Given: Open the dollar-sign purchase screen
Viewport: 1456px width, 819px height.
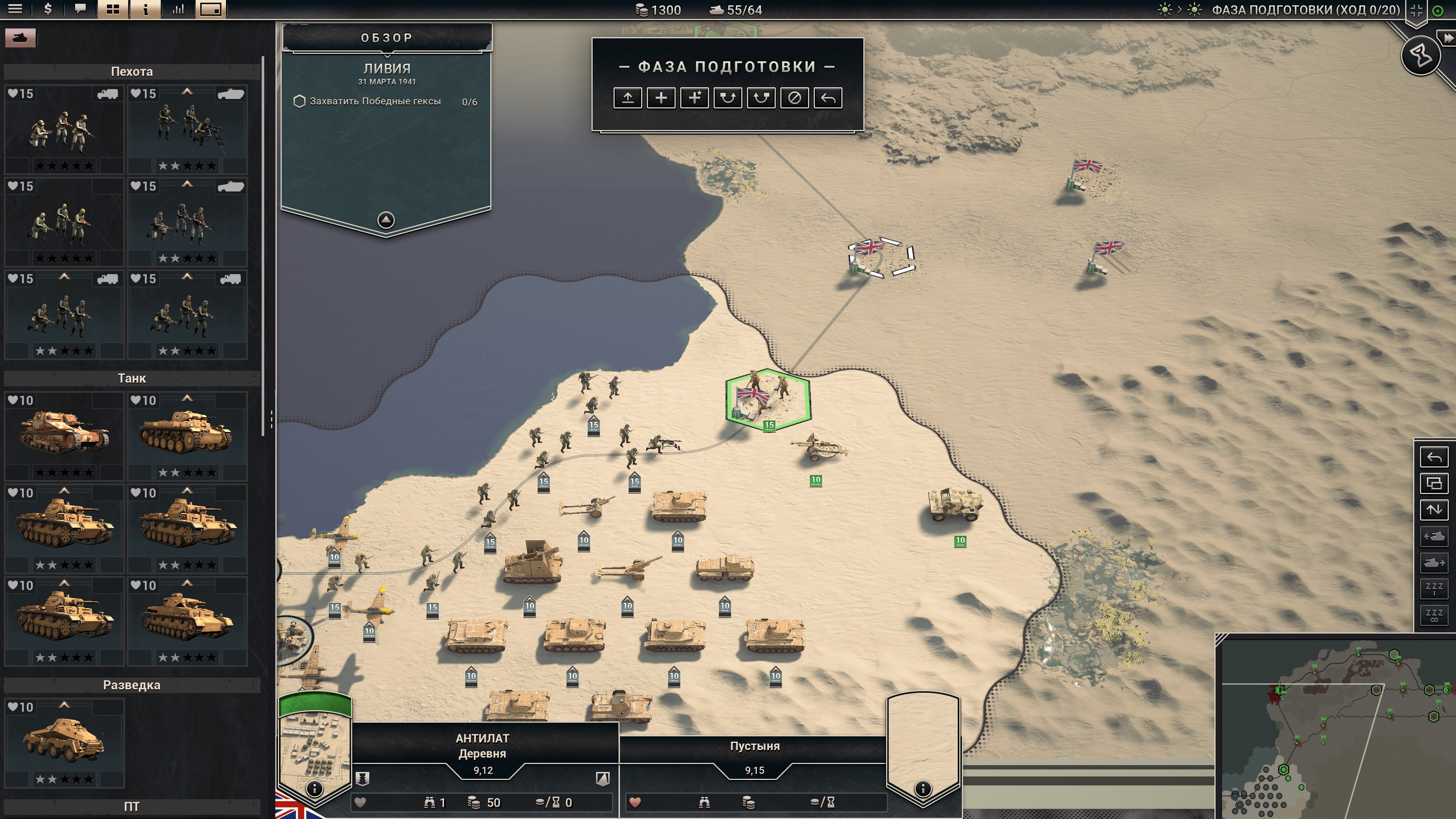Looking at the screenshot, I should pos(48,9).
